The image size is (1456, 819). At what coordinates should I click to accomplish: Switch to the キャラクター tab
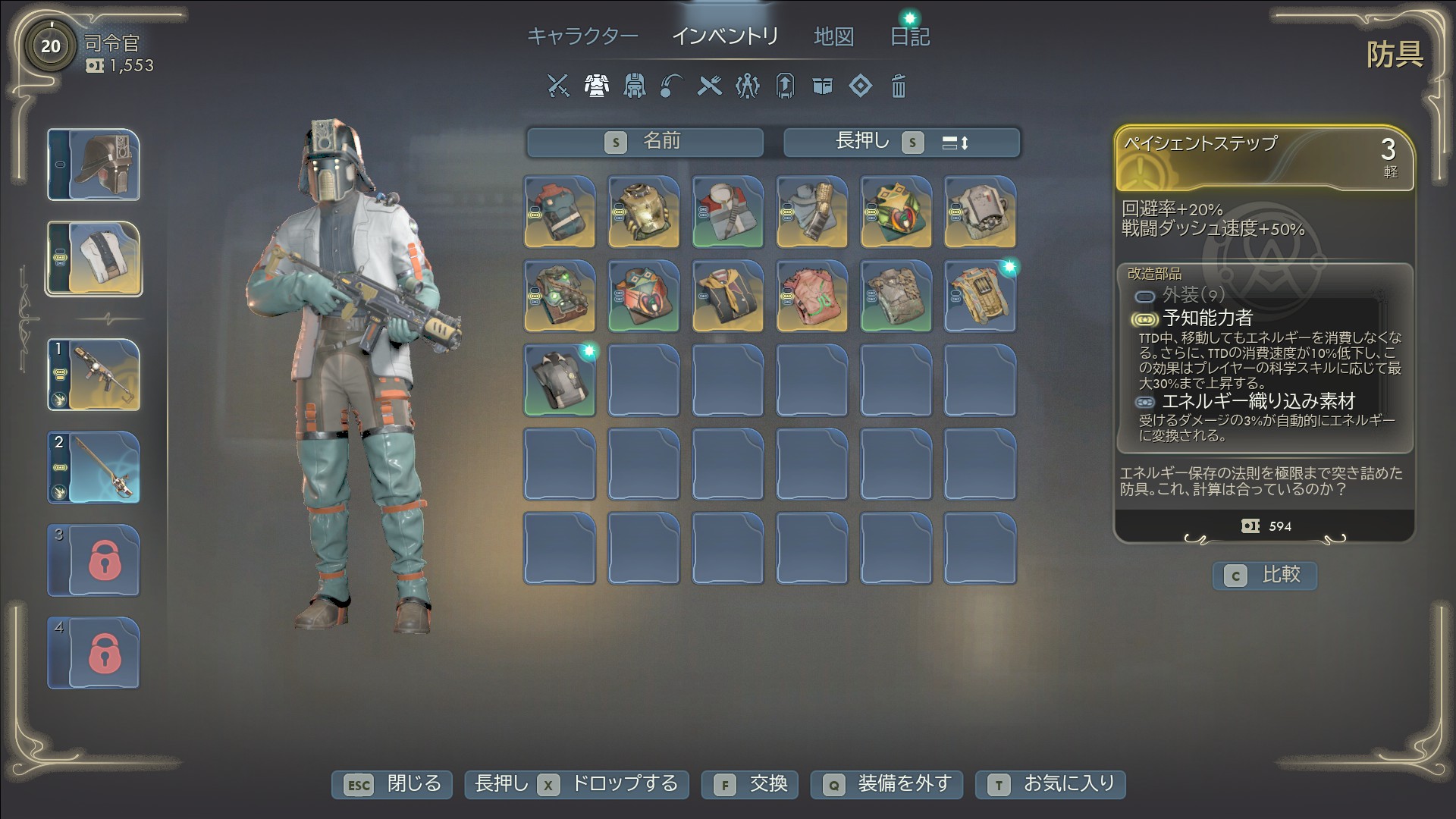tap(582, 36)
